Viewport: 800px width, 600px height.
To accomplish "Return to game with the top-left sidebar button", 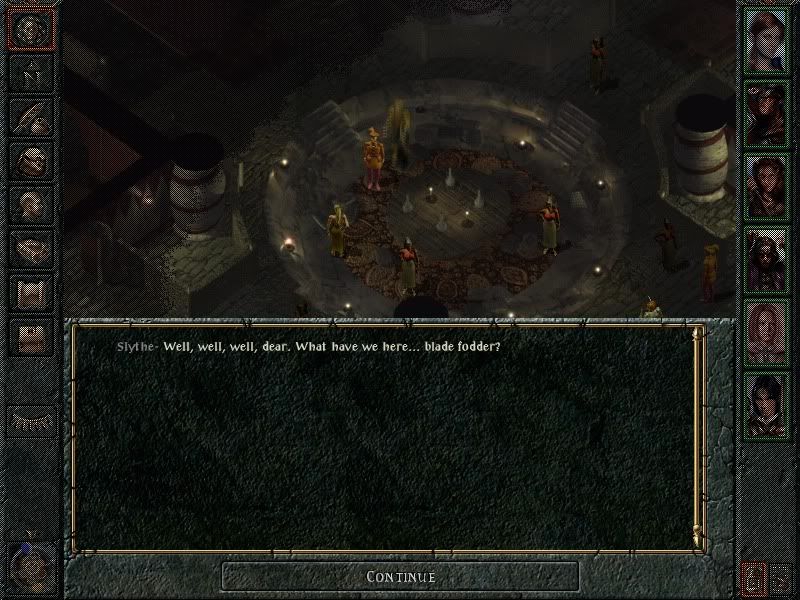I will click(x=30, y=28).
